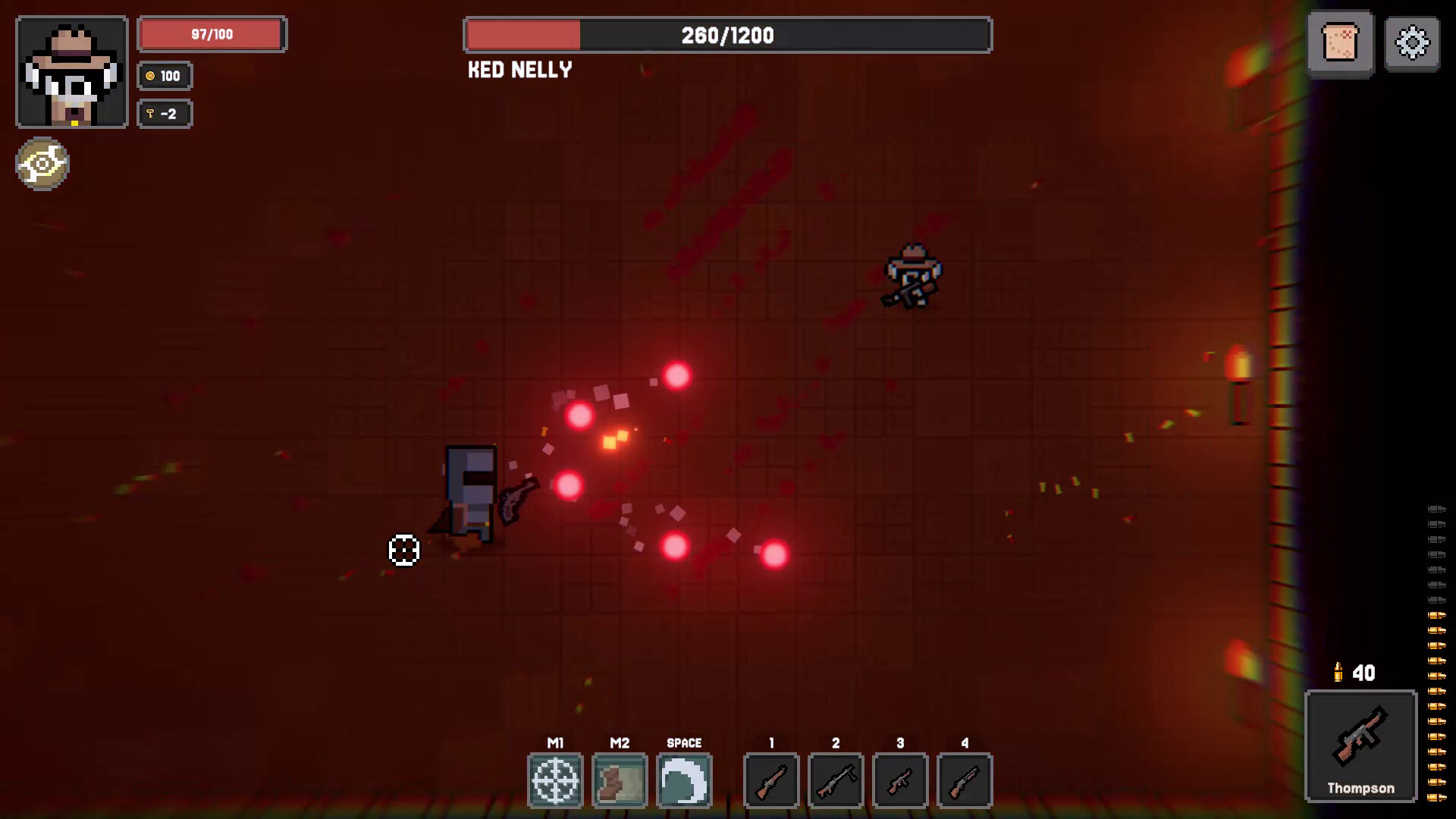Select the player character portrait
This screenshot has height=819, width=1456.
tap(71, 71)
